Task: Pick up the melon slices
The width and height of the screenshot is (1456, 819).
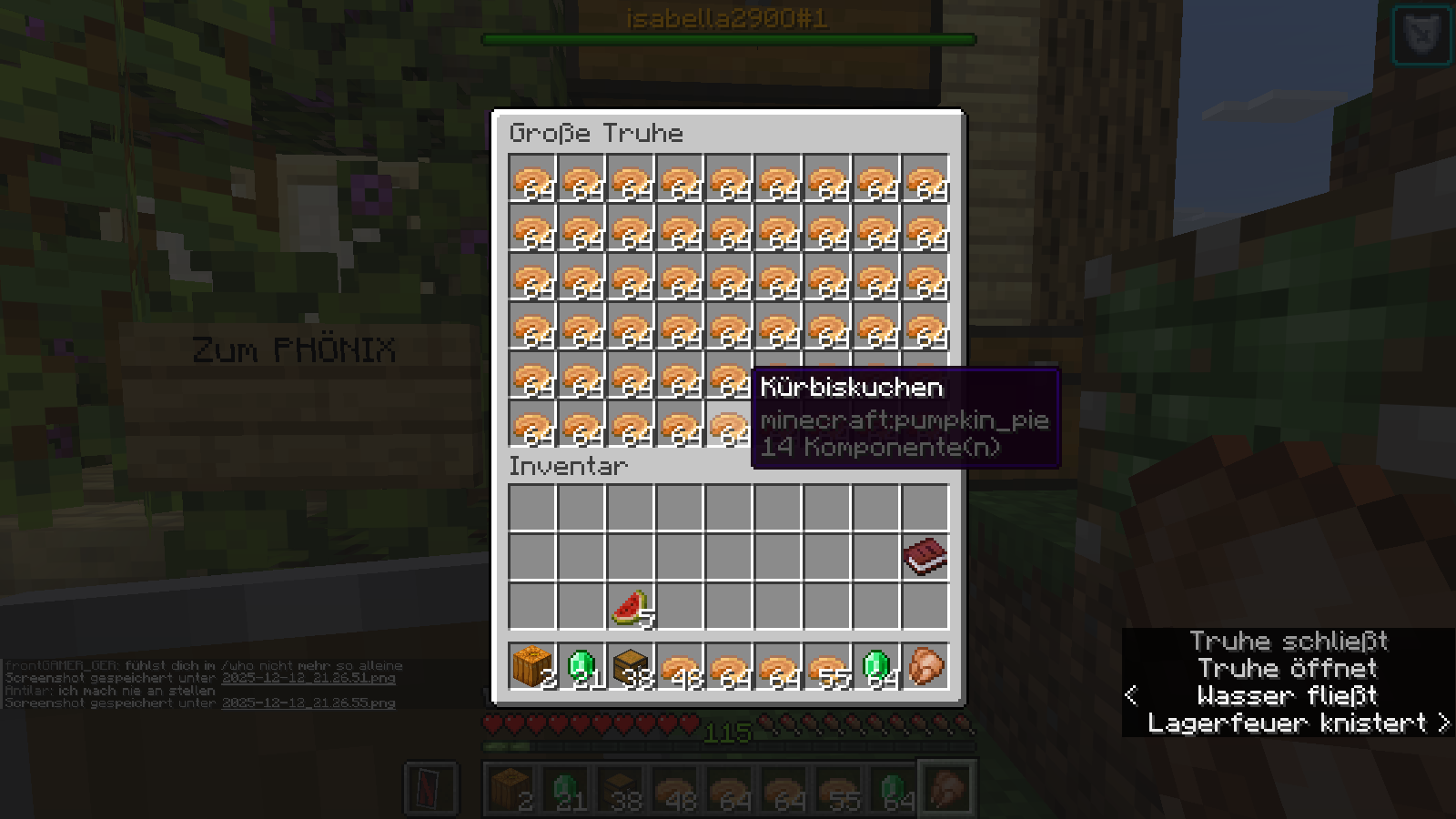Action: coord(631,606)
